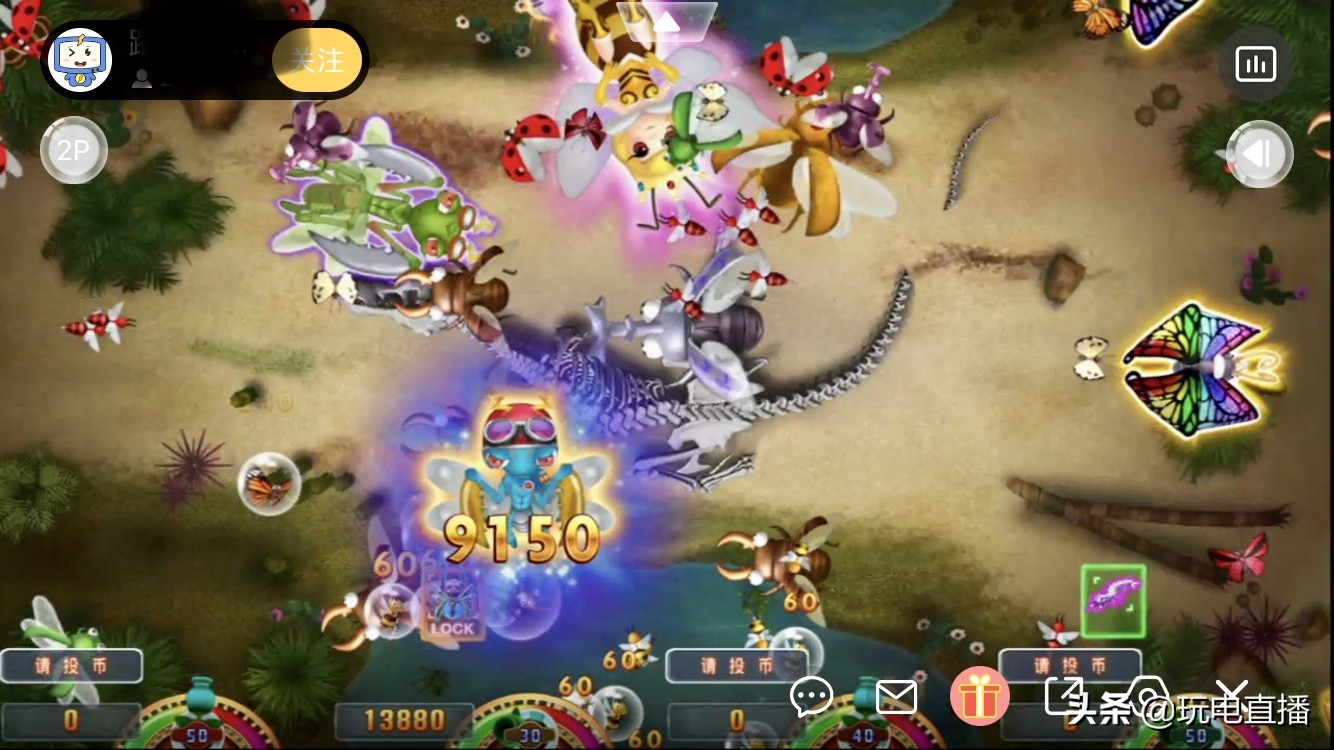Tap the butterfly trapped in the bubble
Screen dimensions: 1334x750
268,484
